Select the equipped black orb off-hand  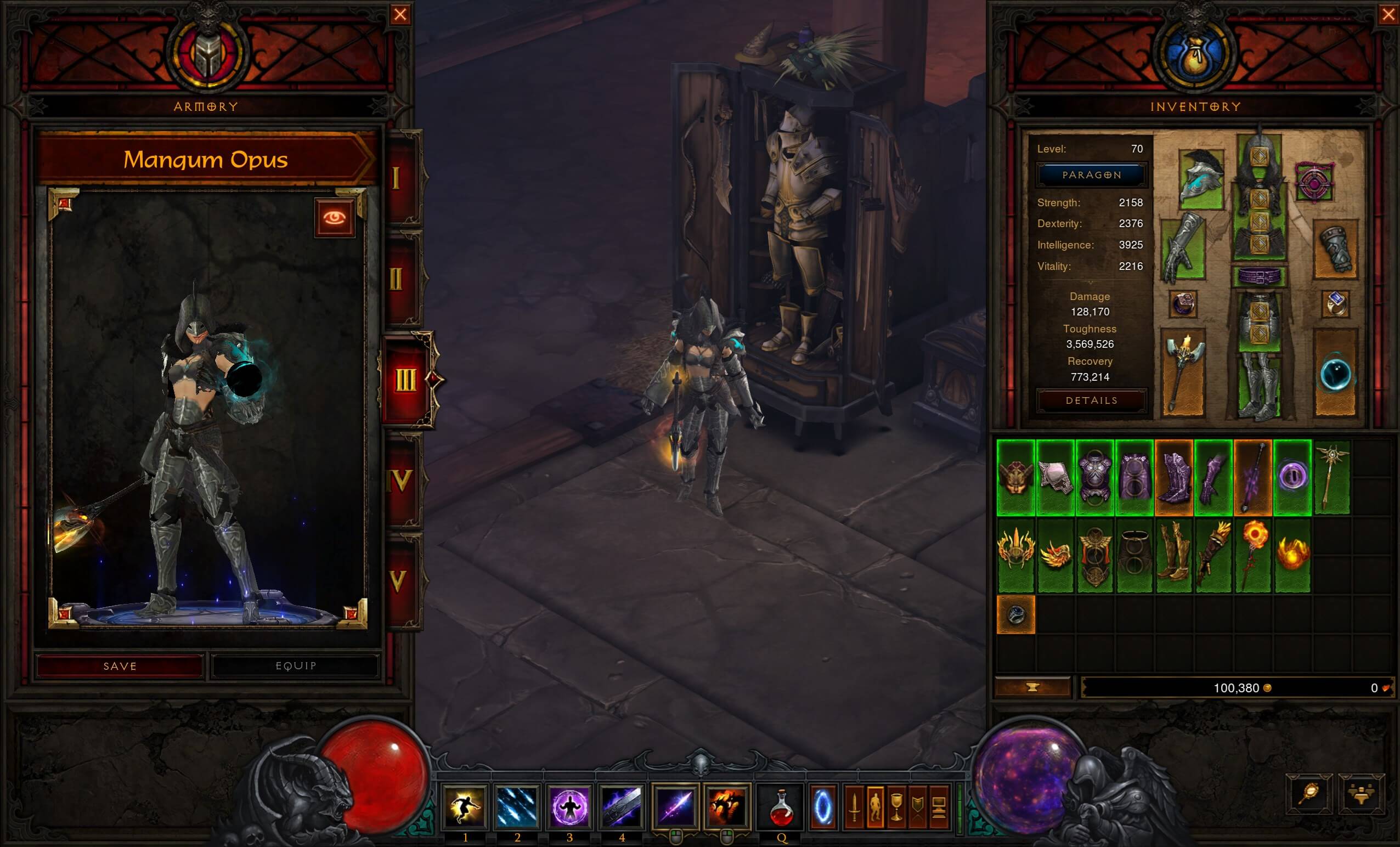[x=1335, y=374]
